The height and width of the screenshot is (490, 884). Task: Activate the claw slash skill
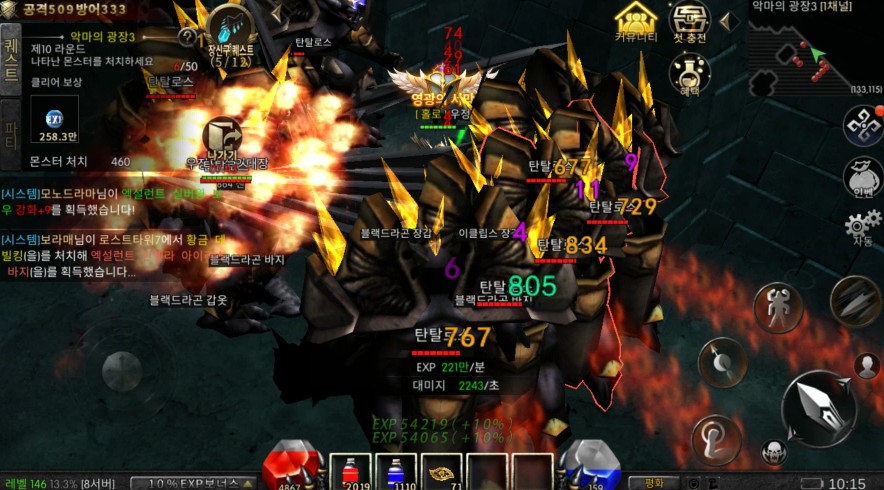(x=855, y=301)
